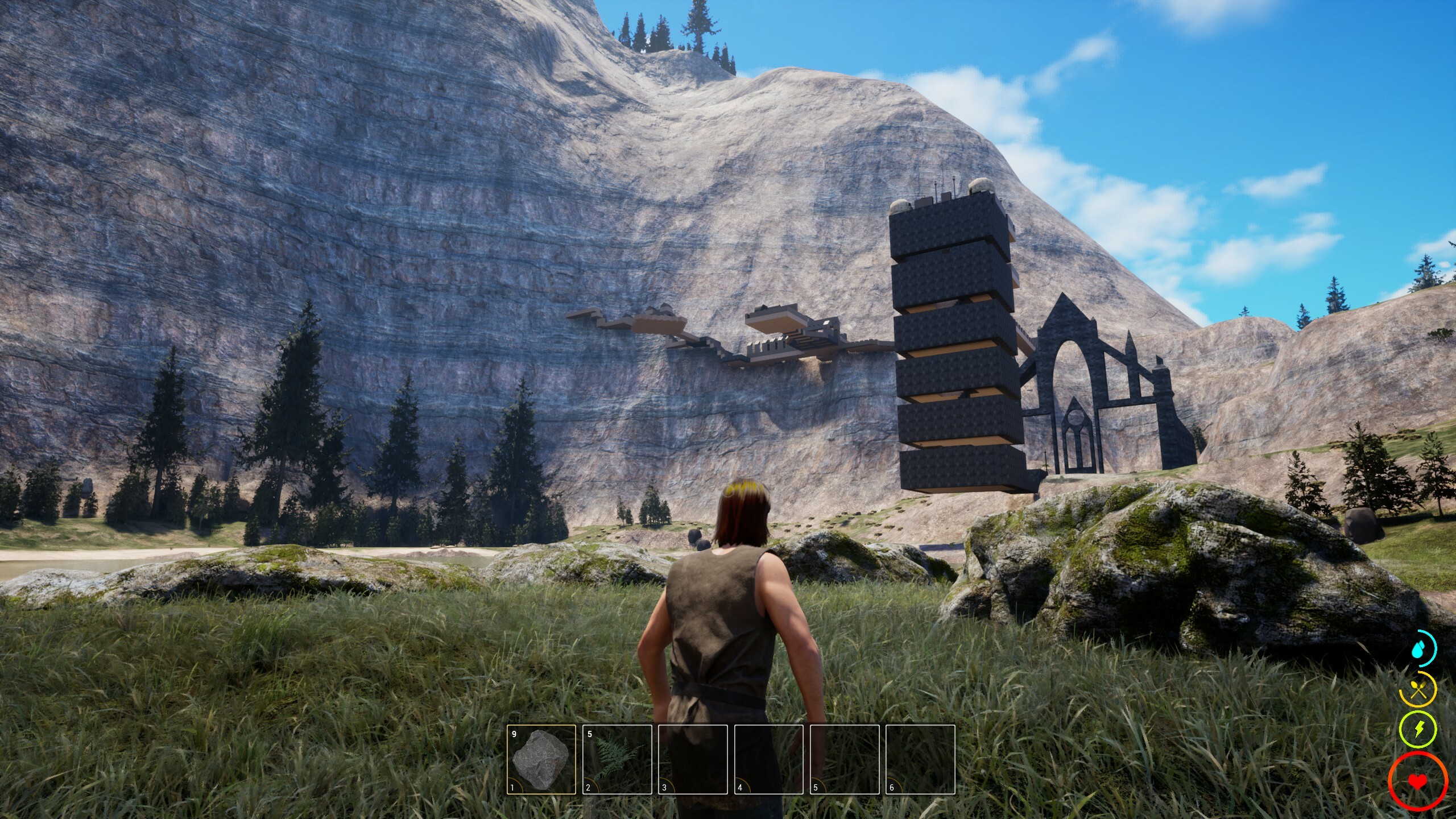The height and width of the screenshot is (819, 1456).
Task: Click the yellow highlight border of slot 1
Action: [x=542, y=725]
